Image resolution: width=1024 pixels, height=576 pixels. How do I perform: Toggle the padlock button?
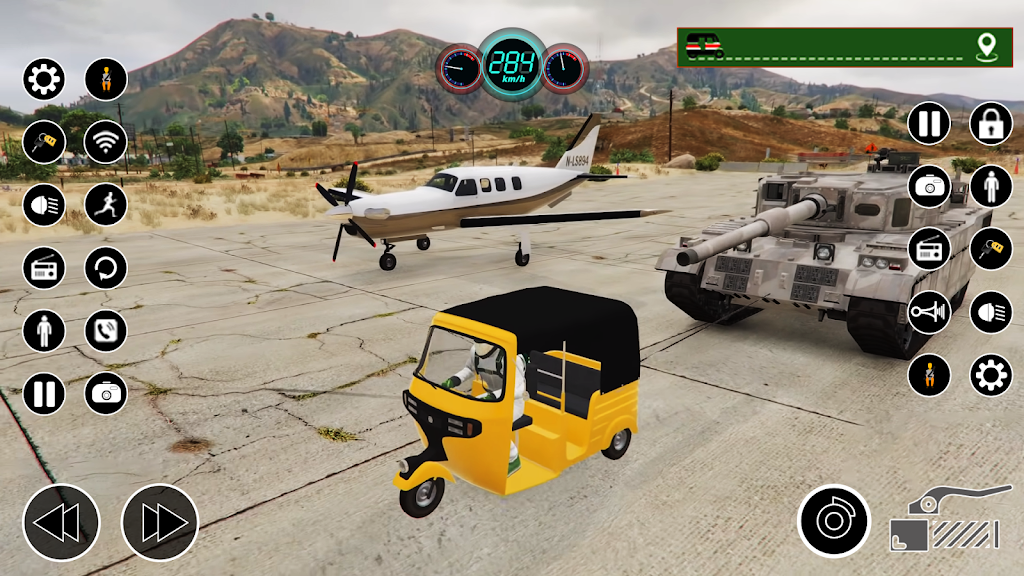click(x=990, y=124)
